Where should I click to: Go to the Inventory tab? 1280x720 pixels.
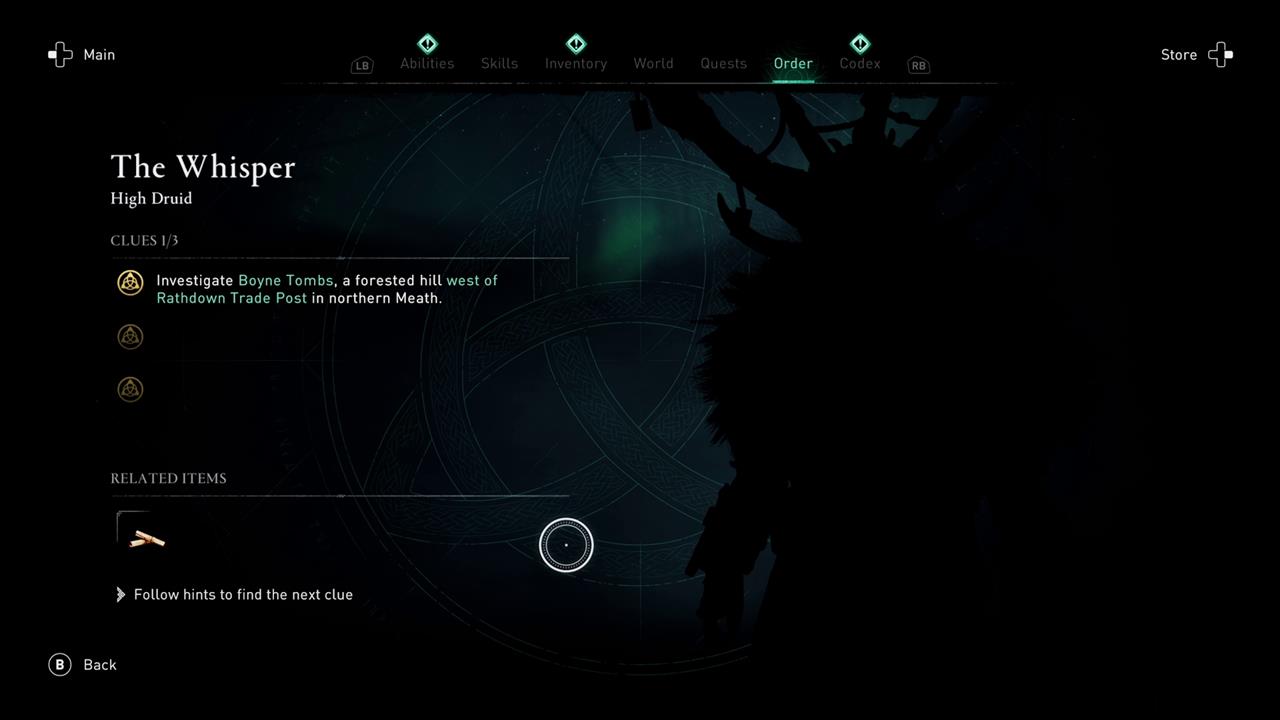point(576,63)
